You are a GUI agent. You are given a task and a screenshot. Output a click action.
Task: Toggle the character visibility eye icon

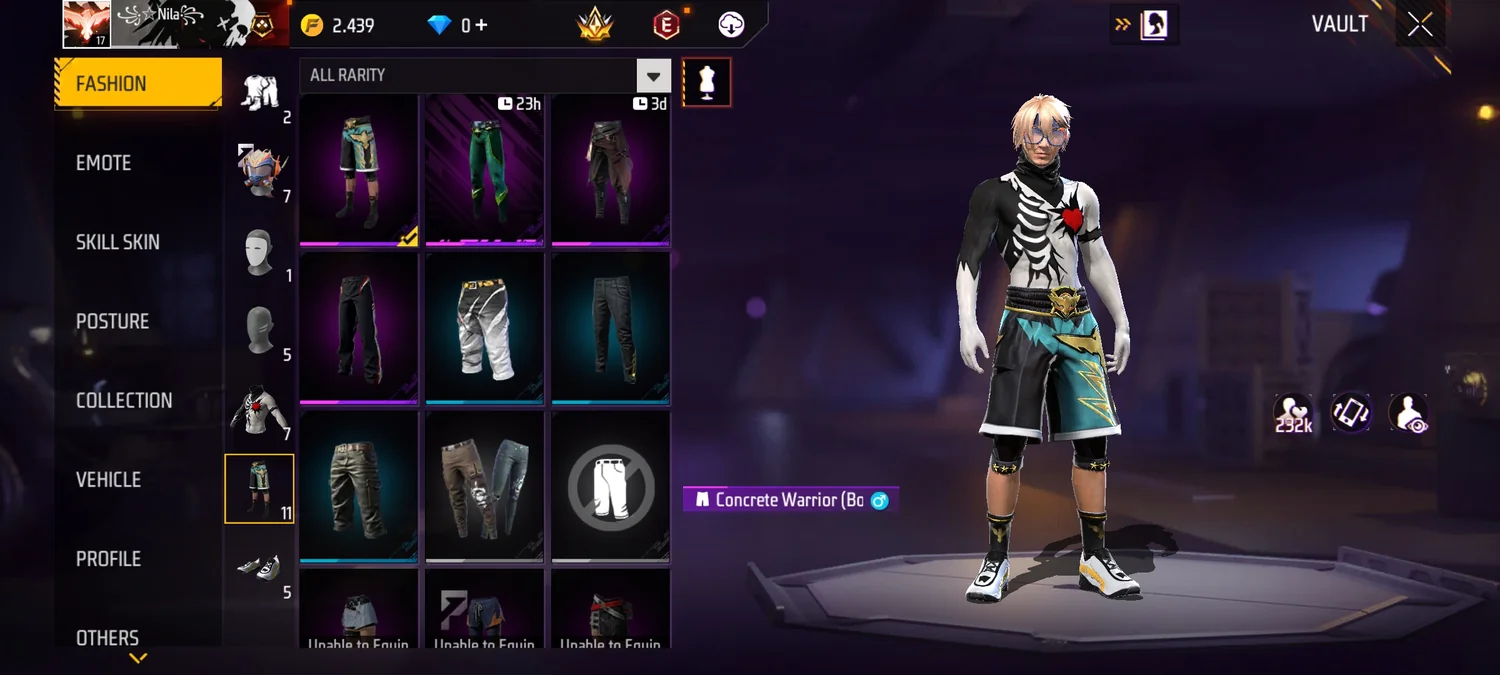point(1409,413)
